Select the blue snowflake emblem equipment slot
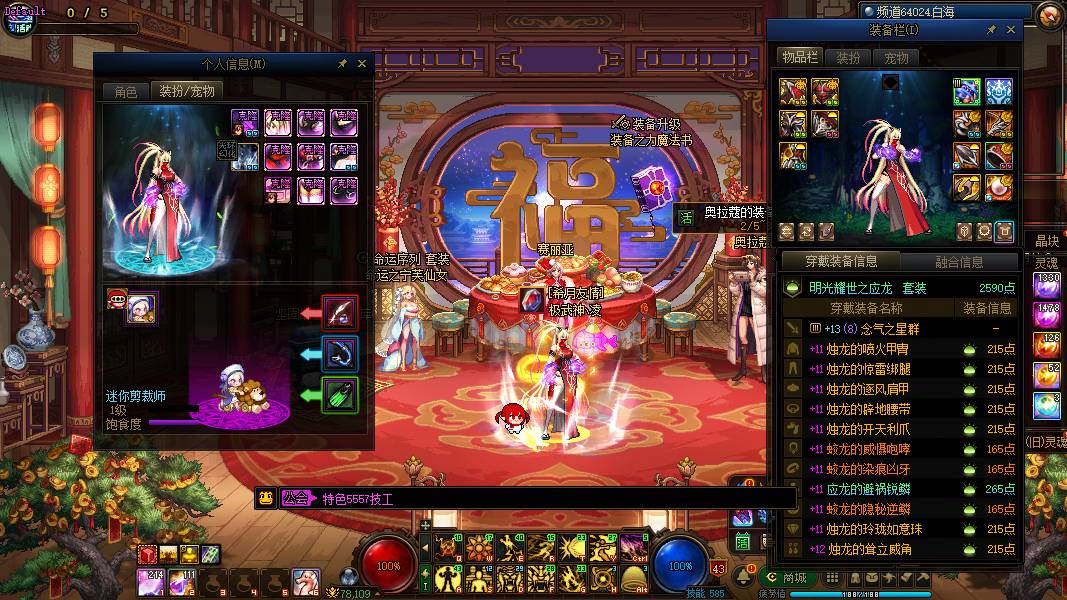The width and height of the screenshot is (1067, 600). click(x=998, y=92)
